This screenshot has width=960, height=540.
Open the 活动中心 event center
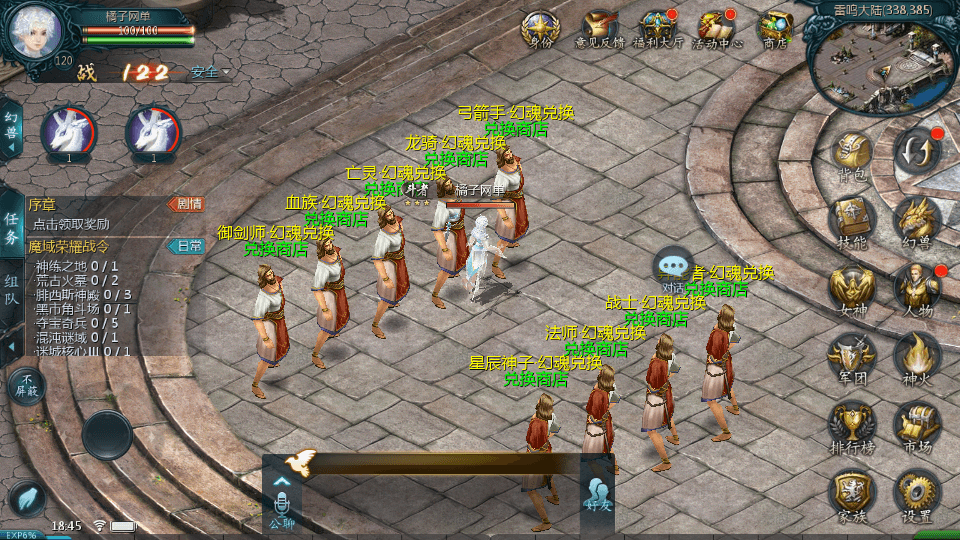[x=717, y=28]
